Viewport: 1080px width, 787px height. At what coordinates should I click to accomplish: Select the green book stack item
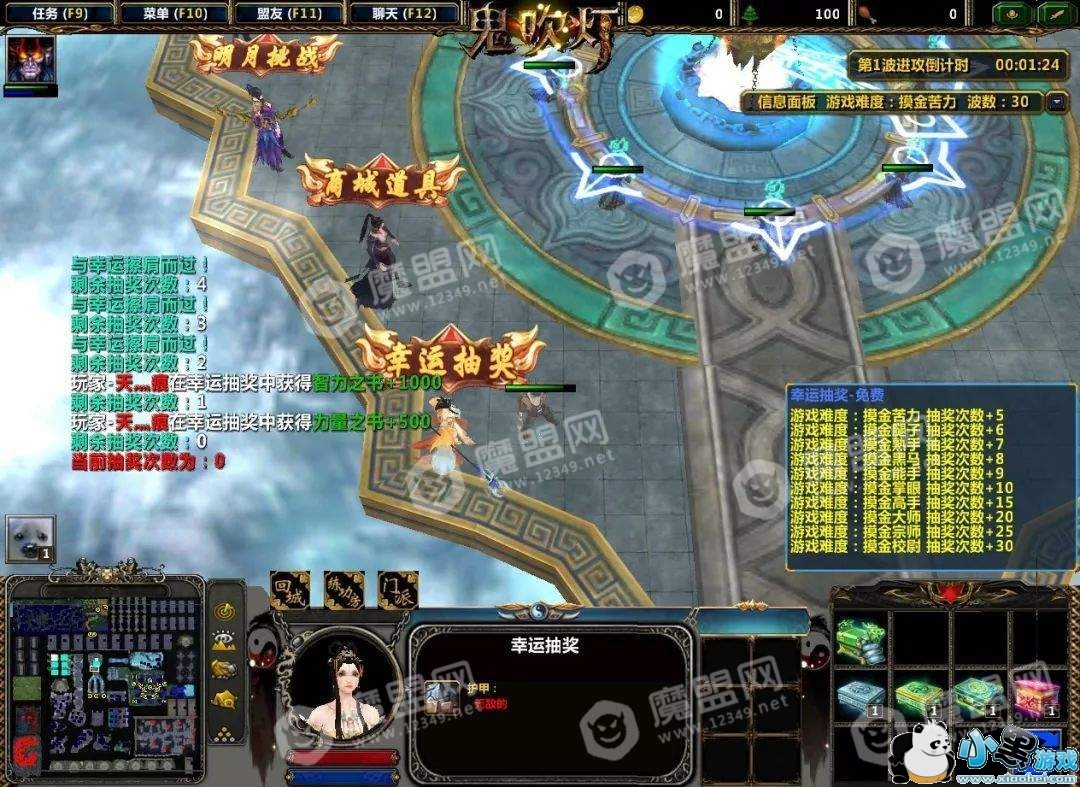(x=860, y=639)
